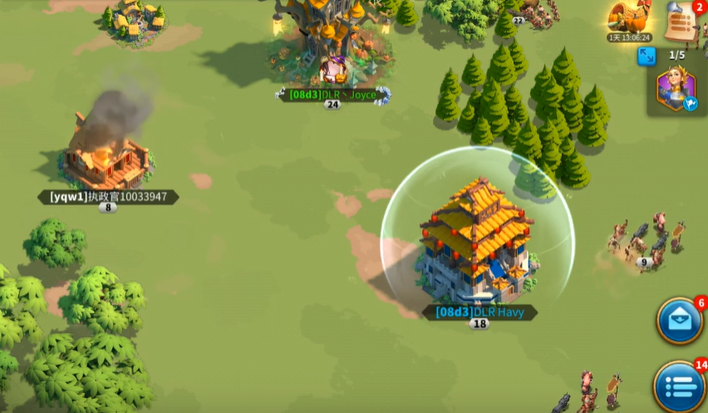Open the mail inbox button
This screenshot has width=708, height=413.
coord(680,321)
